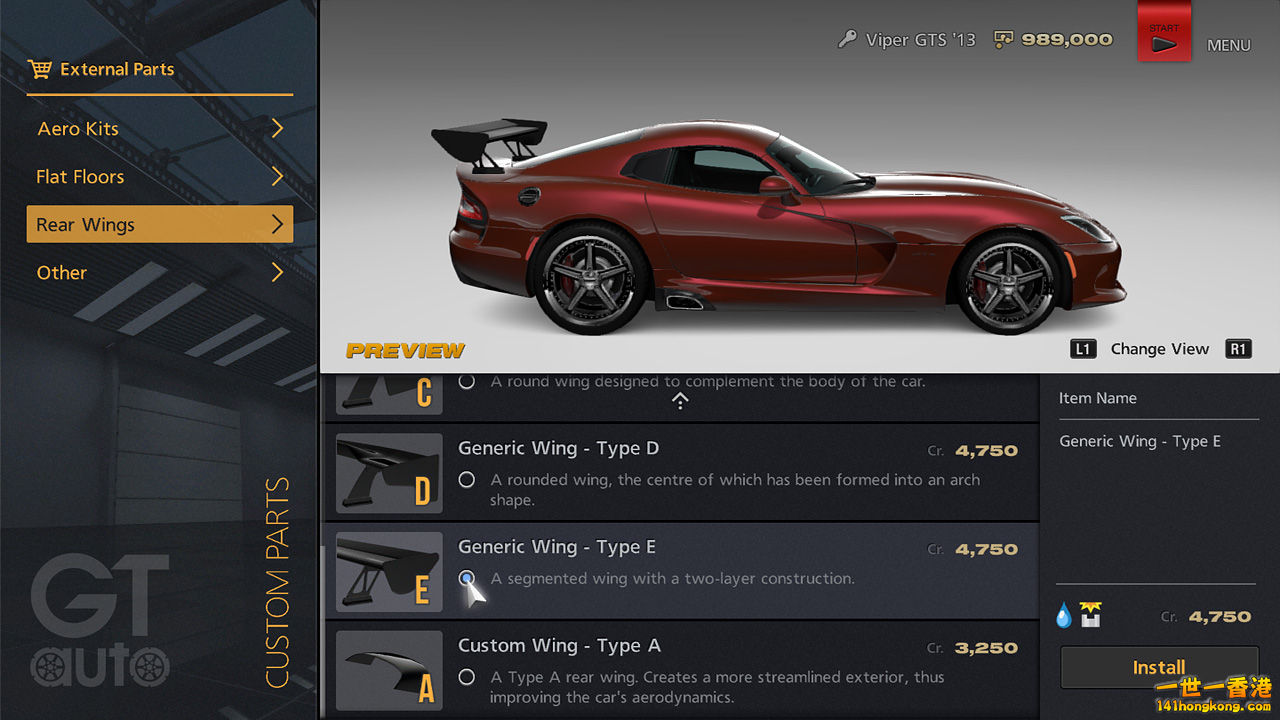The image size is (1280, 720).
Task: Expand the Other category
Action: [x=160, y=272]
